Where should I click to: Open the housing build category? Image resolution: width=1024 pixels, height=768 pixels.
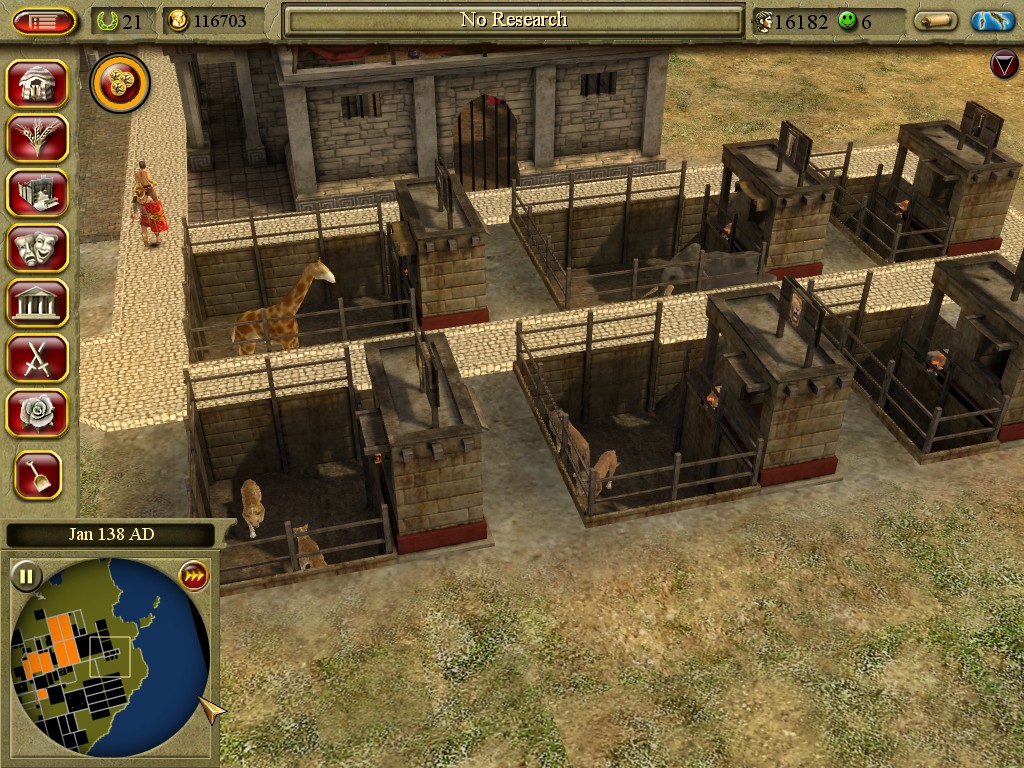[37, 84]
